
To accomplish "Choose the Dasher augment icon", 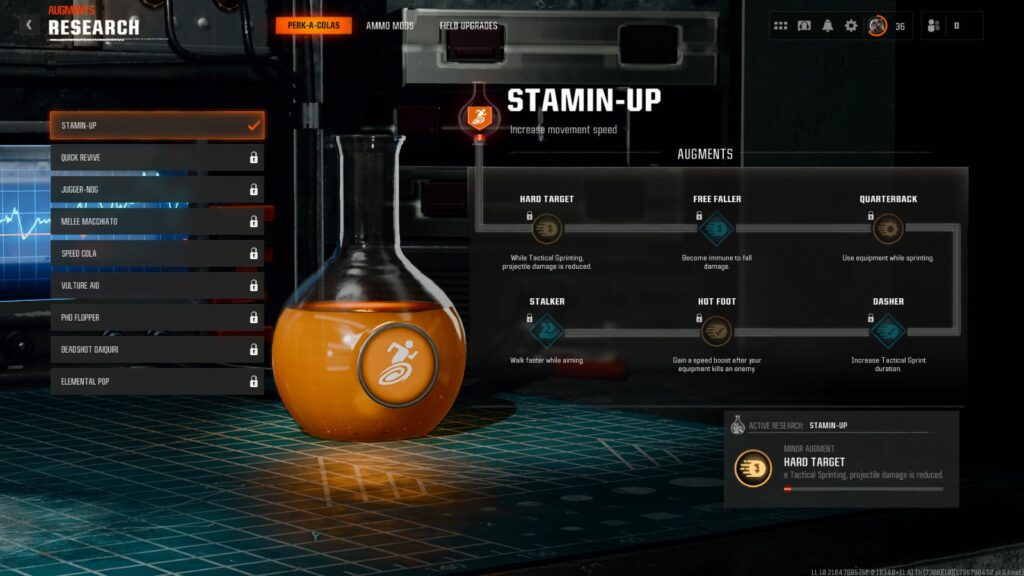I will tap(887, 331).
